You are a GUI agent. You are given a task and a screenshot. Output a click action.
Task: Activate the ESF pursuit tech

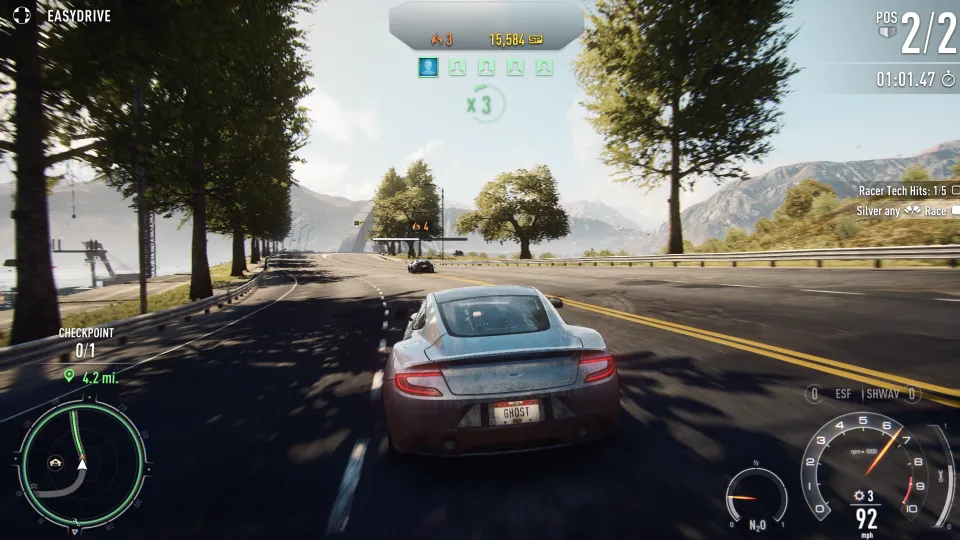[x=842, y=394]
